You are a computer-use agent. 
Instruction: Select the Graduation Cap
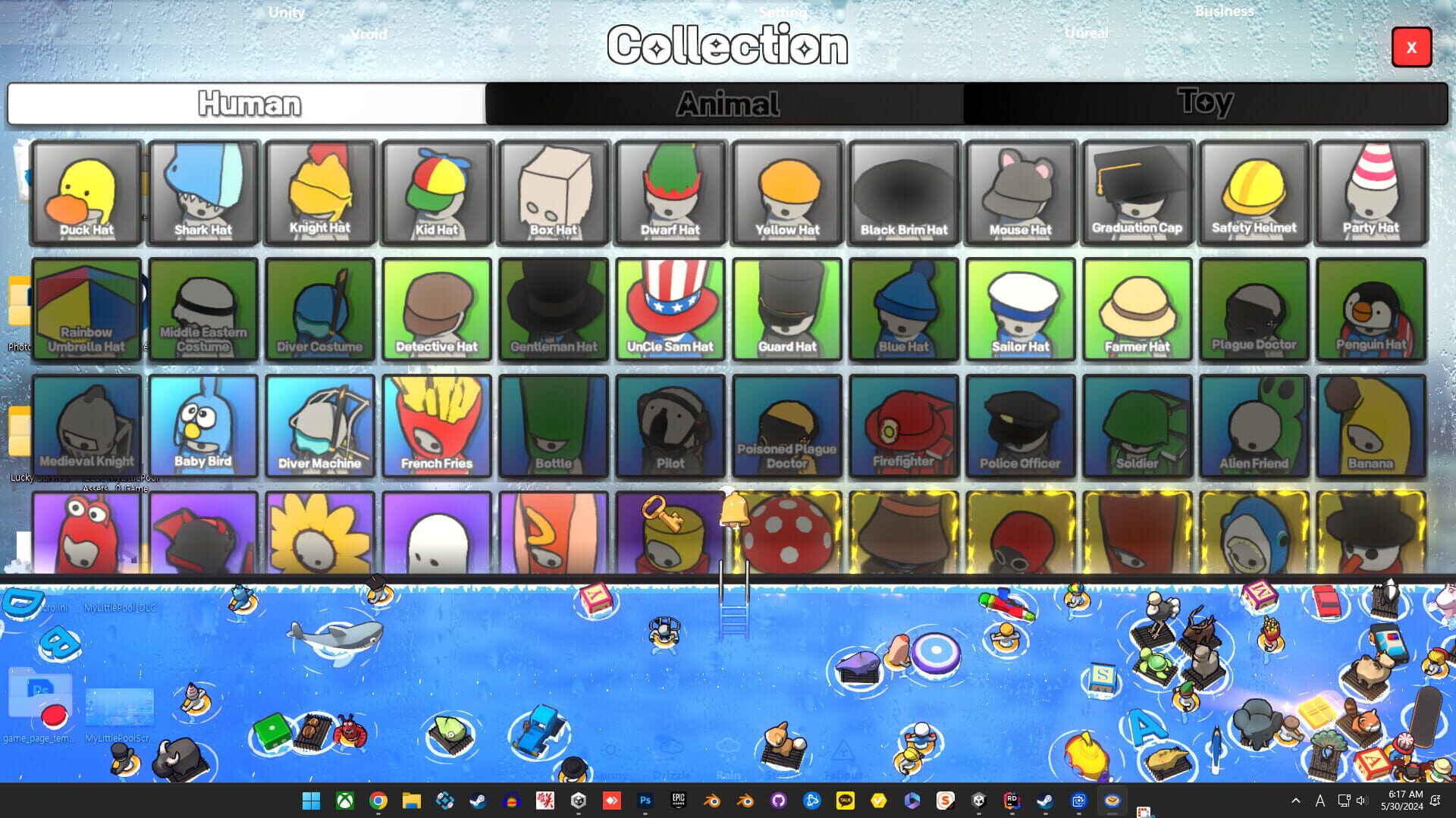point(1137,190)
